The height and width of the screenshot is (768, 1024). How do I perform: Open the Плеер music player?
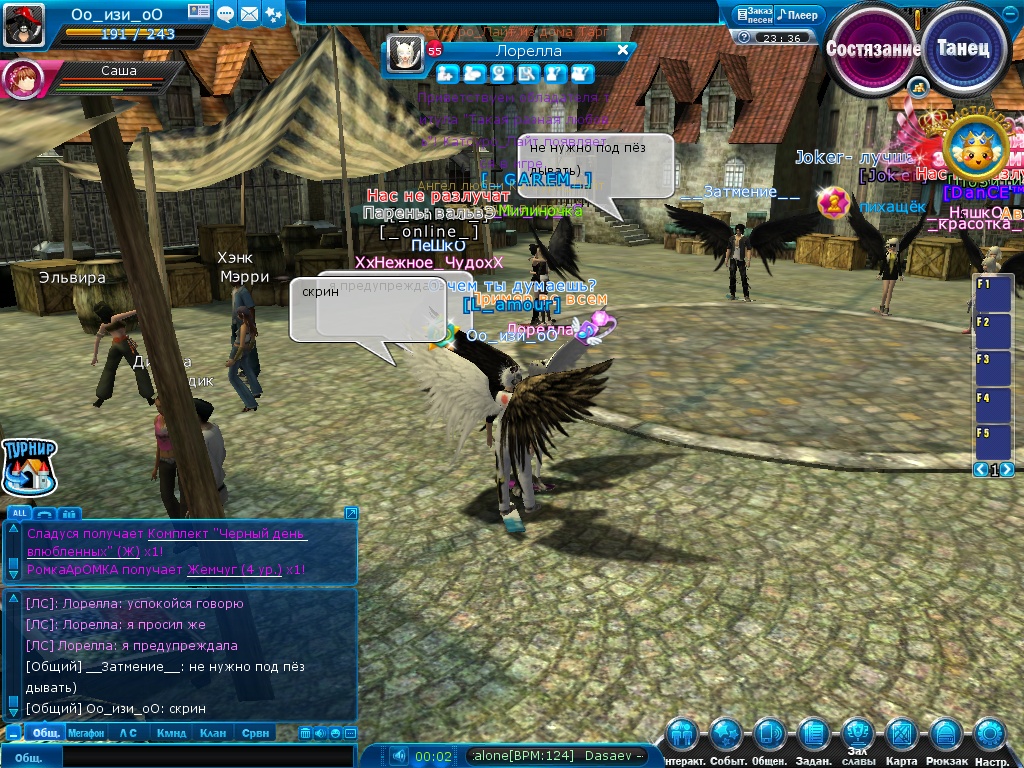pyautogui.click(x=799, y=15)
